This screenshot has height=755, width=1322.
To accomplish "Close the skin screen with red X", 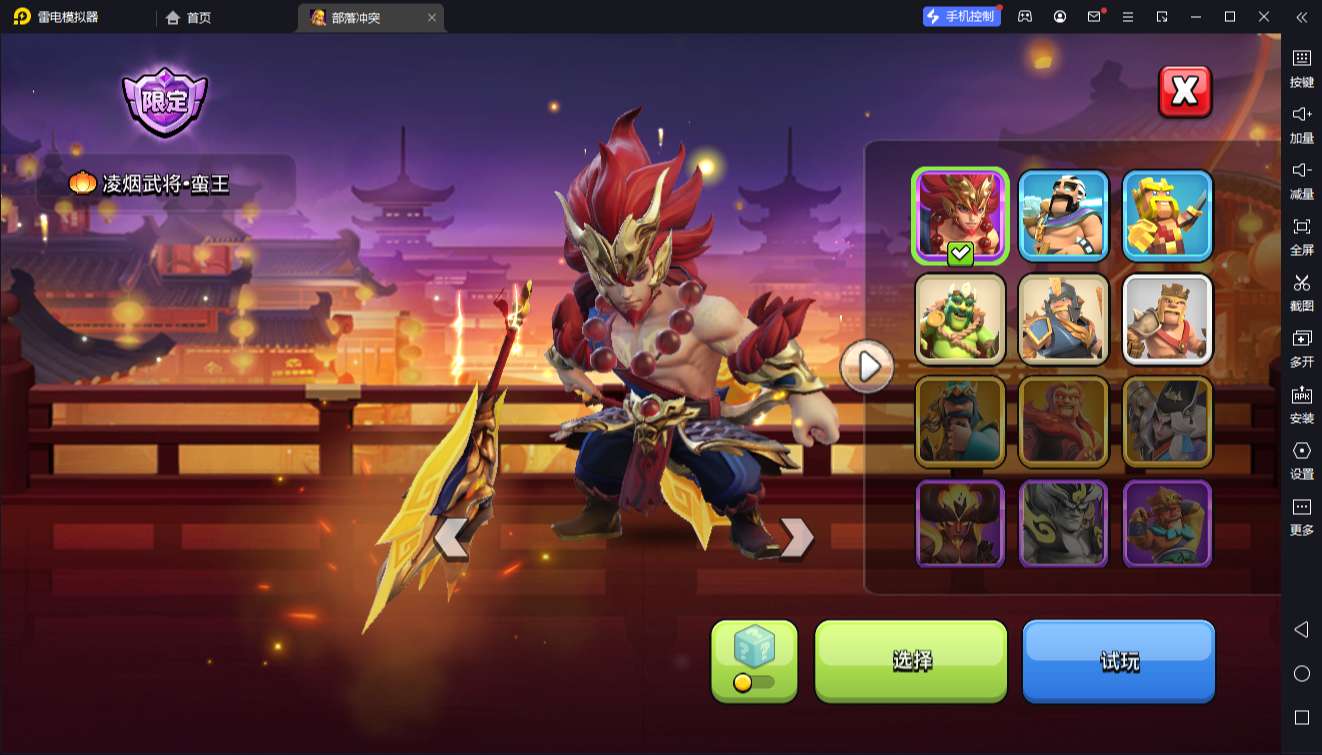I will click(x=1184, y=92).
